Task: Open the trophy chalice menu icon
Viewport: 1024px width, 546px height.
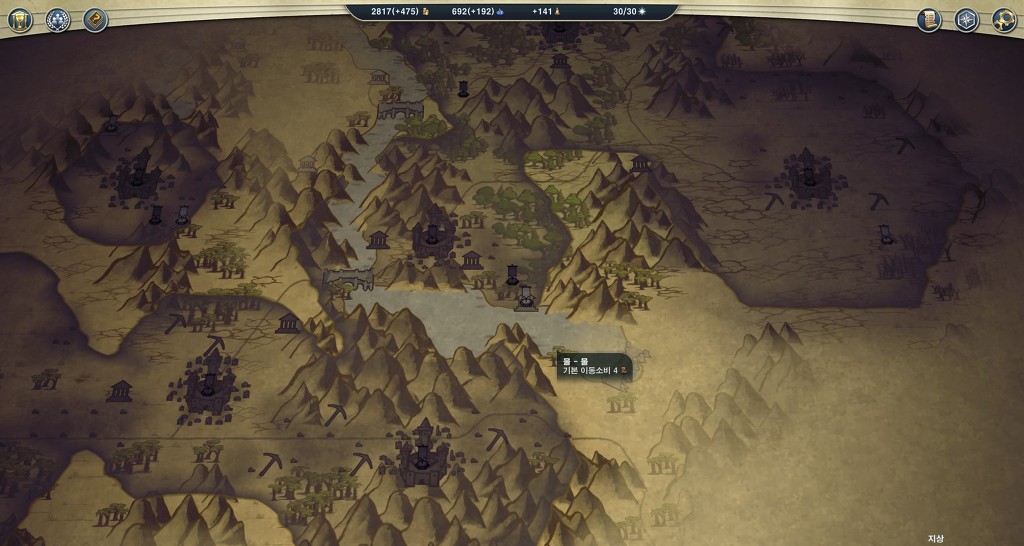Action: [20, 20]
